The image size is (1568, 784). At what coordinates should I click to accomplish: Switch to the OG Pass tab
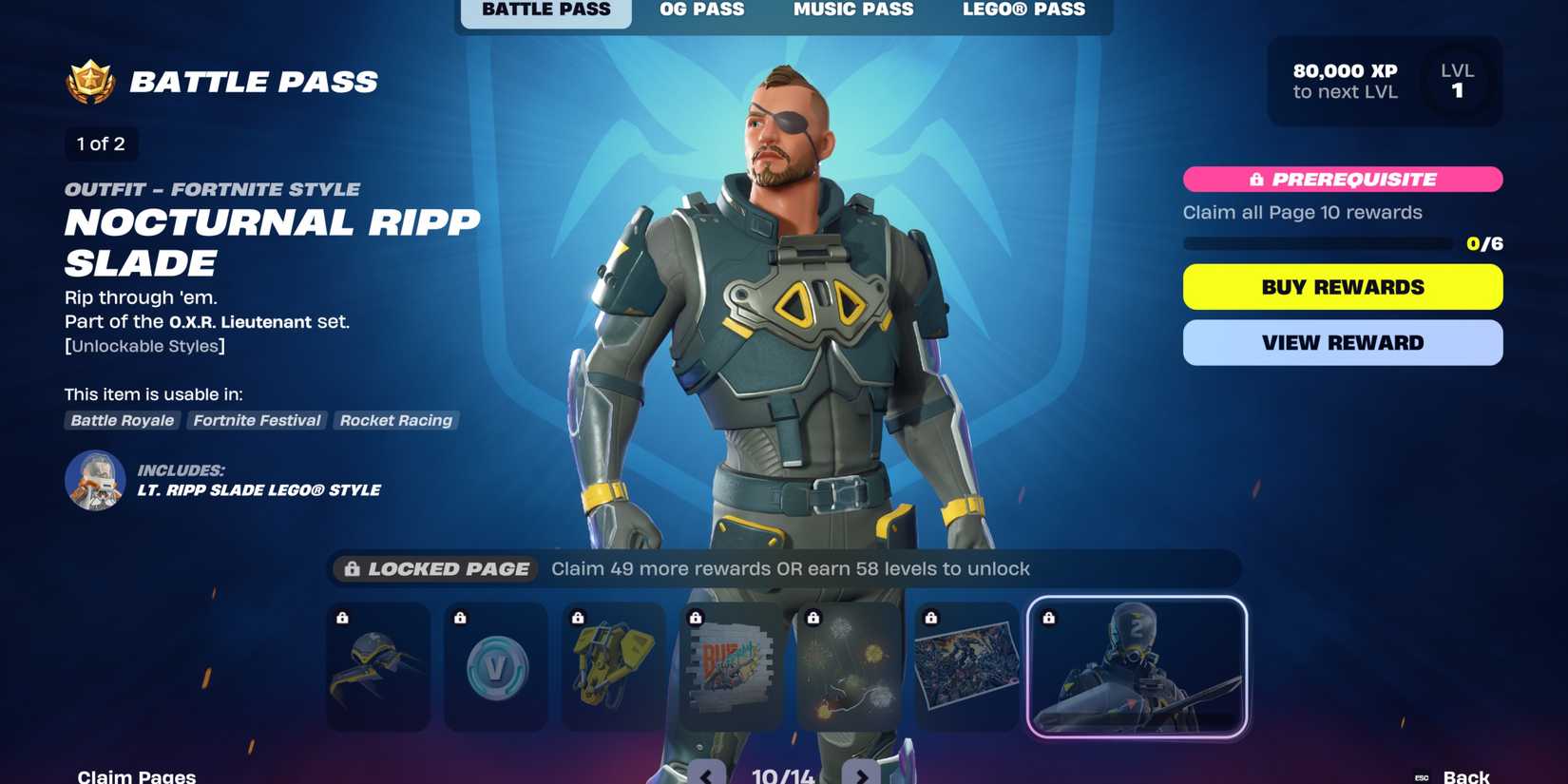click(701, 10)
